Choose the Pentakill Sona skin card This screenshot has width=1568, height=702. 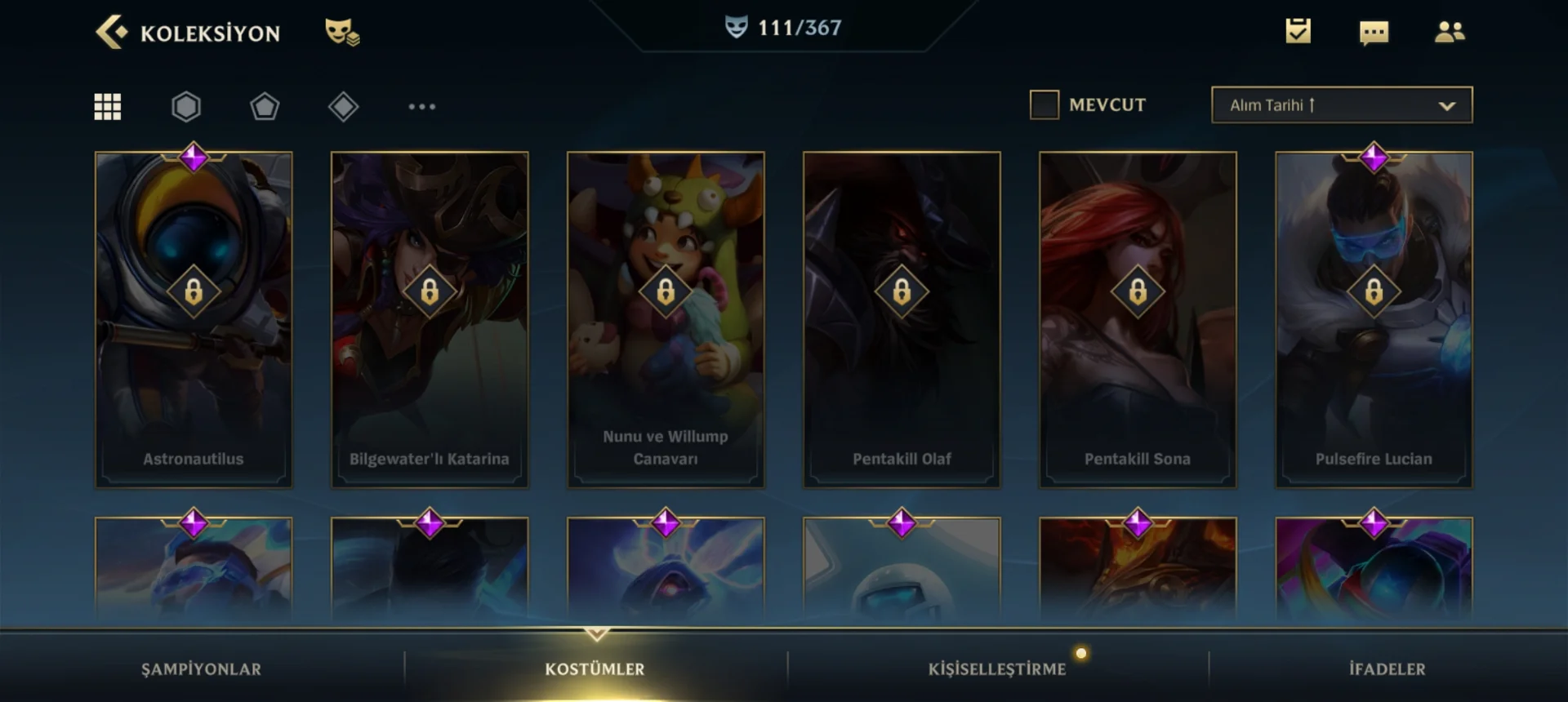(x=1138, y=319)
